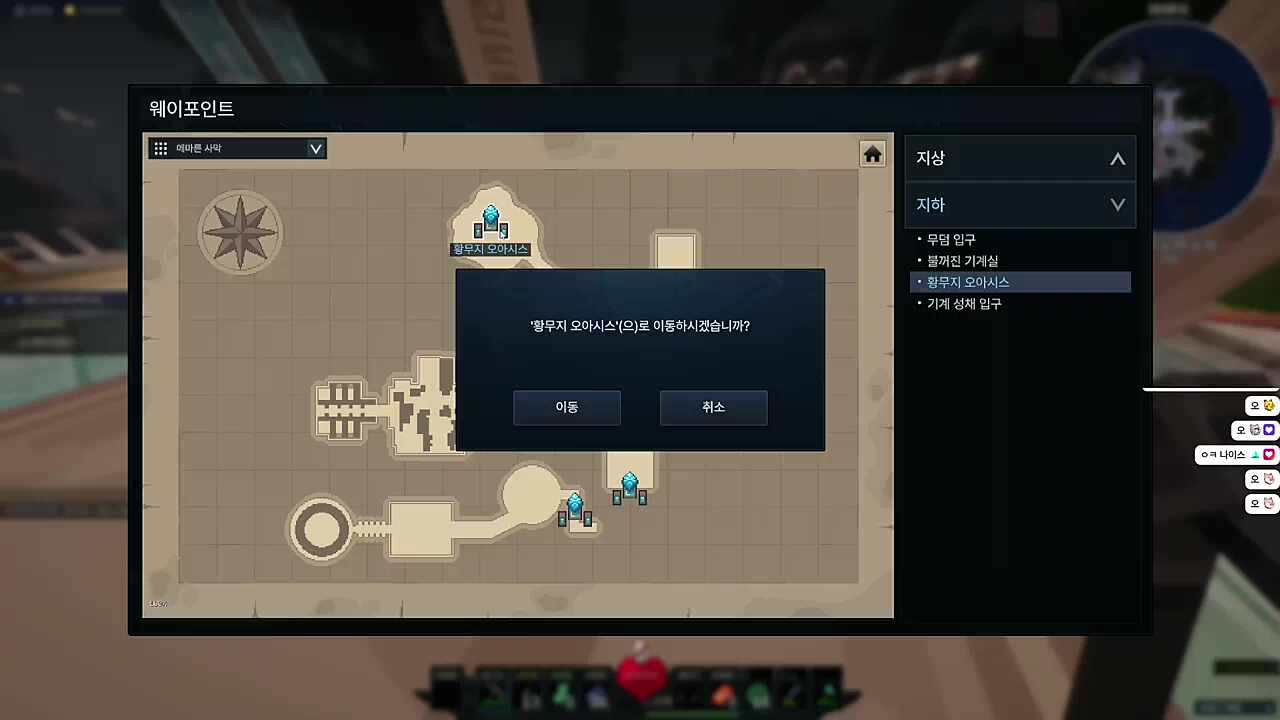Select 기계 성채 입구 from the waypoint list
This screenshot has height=720, width=1280.
pyautogui.click(x=966, y=303)
